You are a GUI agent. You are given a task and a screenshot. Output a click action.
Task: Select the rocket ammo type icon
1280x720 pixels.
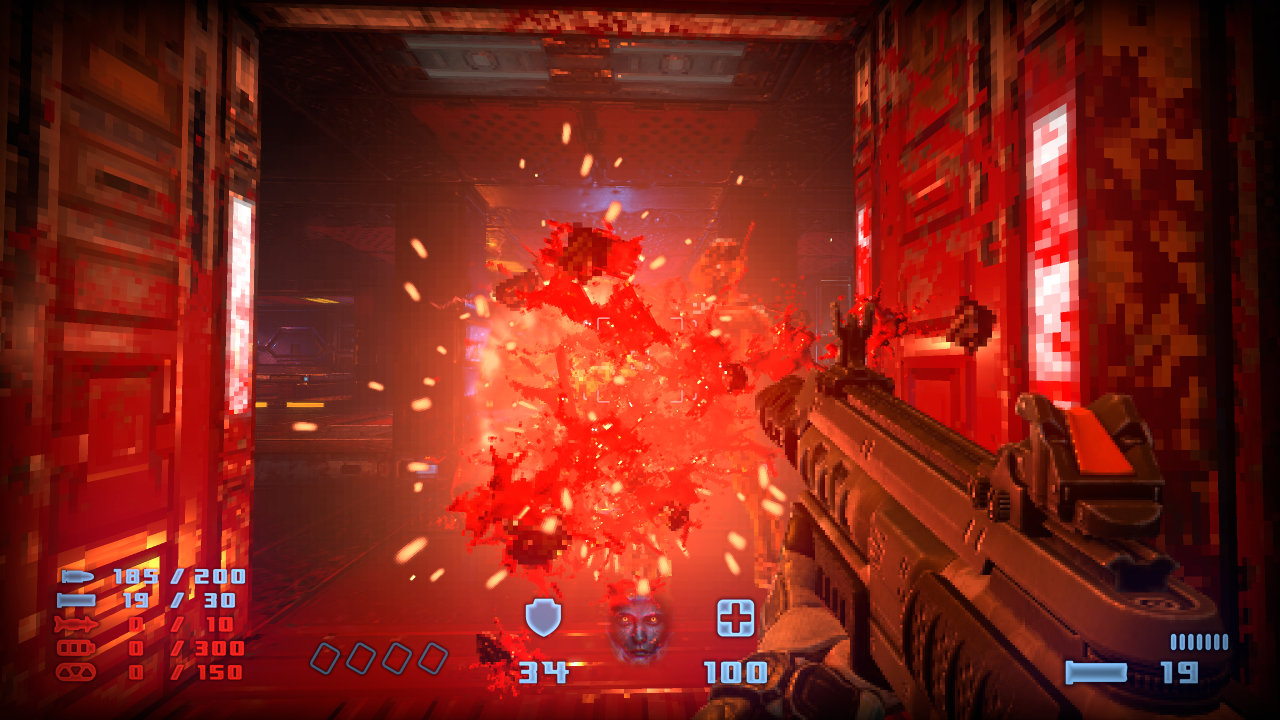pyautogui.click(x=76, y=624)
